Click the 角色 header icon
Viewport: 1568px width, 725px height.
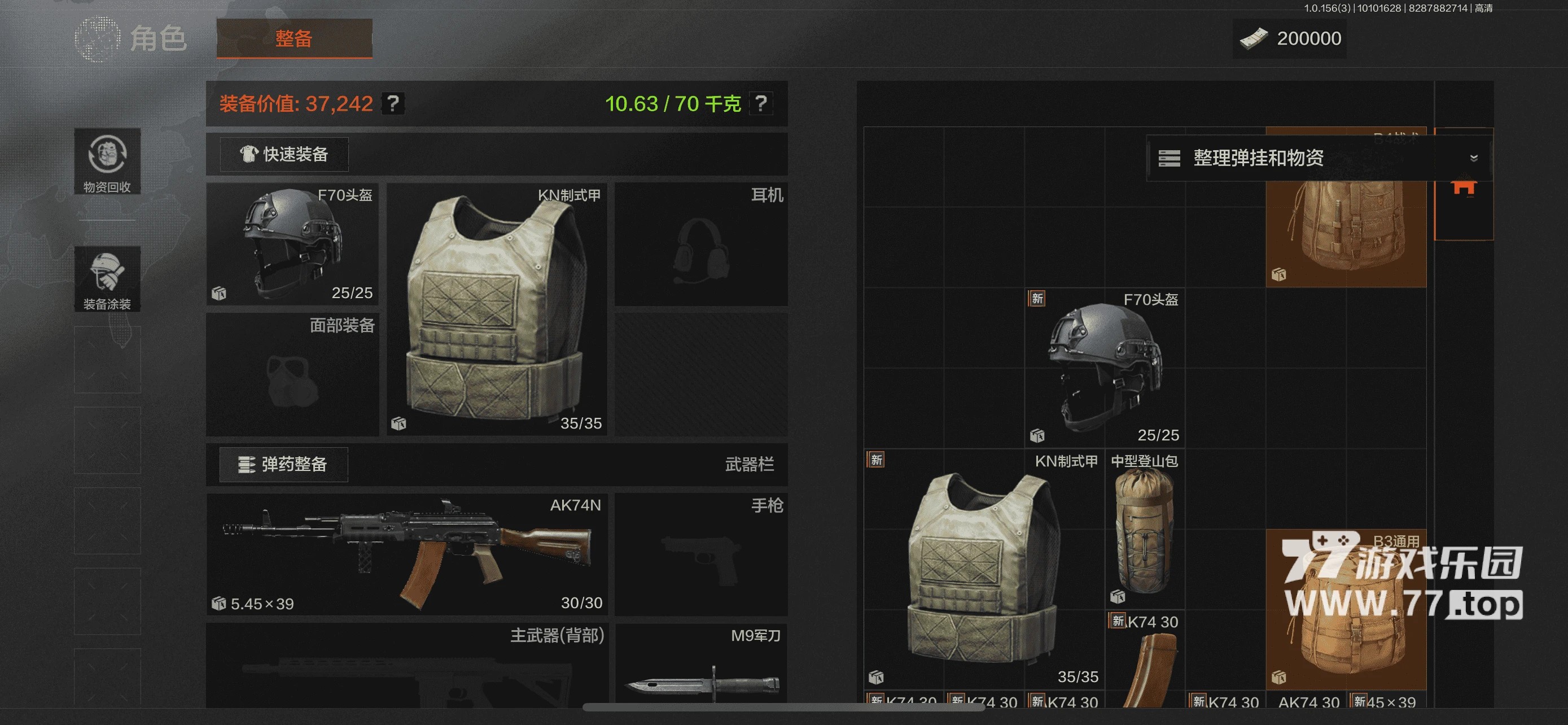98,39
